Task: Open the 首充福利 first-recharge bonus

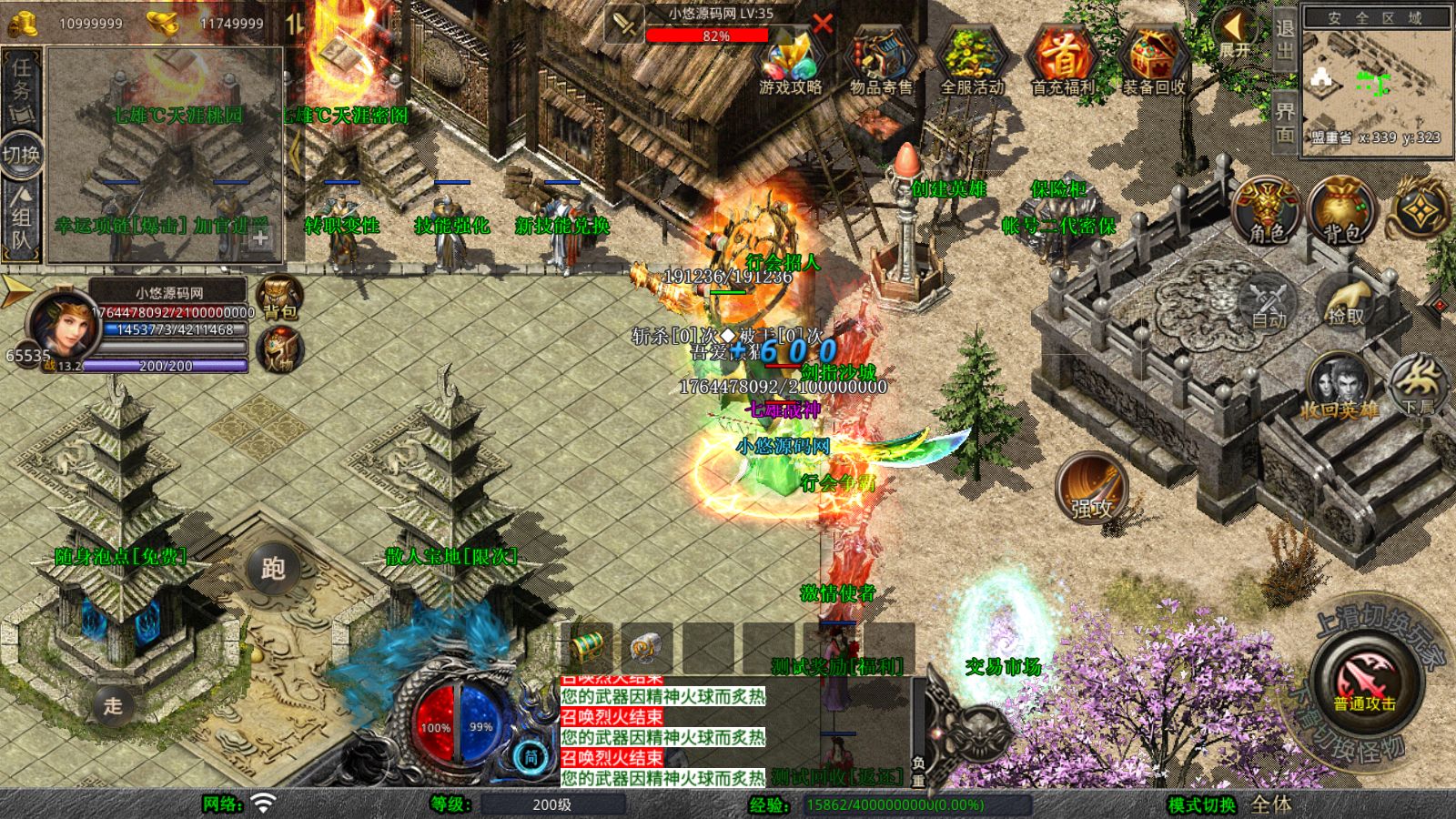Action: point(1063,62)
